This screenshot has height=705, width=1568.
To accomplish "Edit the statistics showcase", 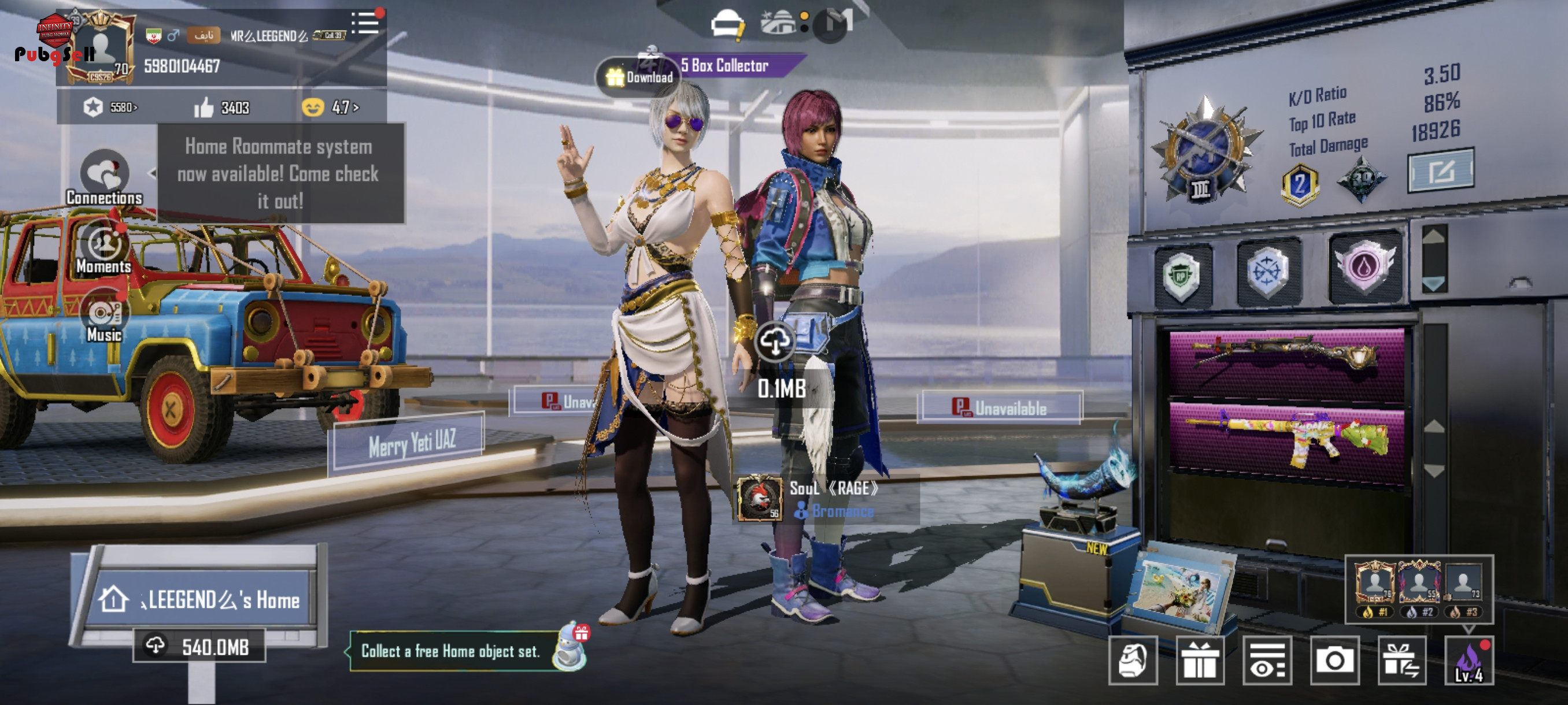I will pyautogui.click(x=1440, y=171).
